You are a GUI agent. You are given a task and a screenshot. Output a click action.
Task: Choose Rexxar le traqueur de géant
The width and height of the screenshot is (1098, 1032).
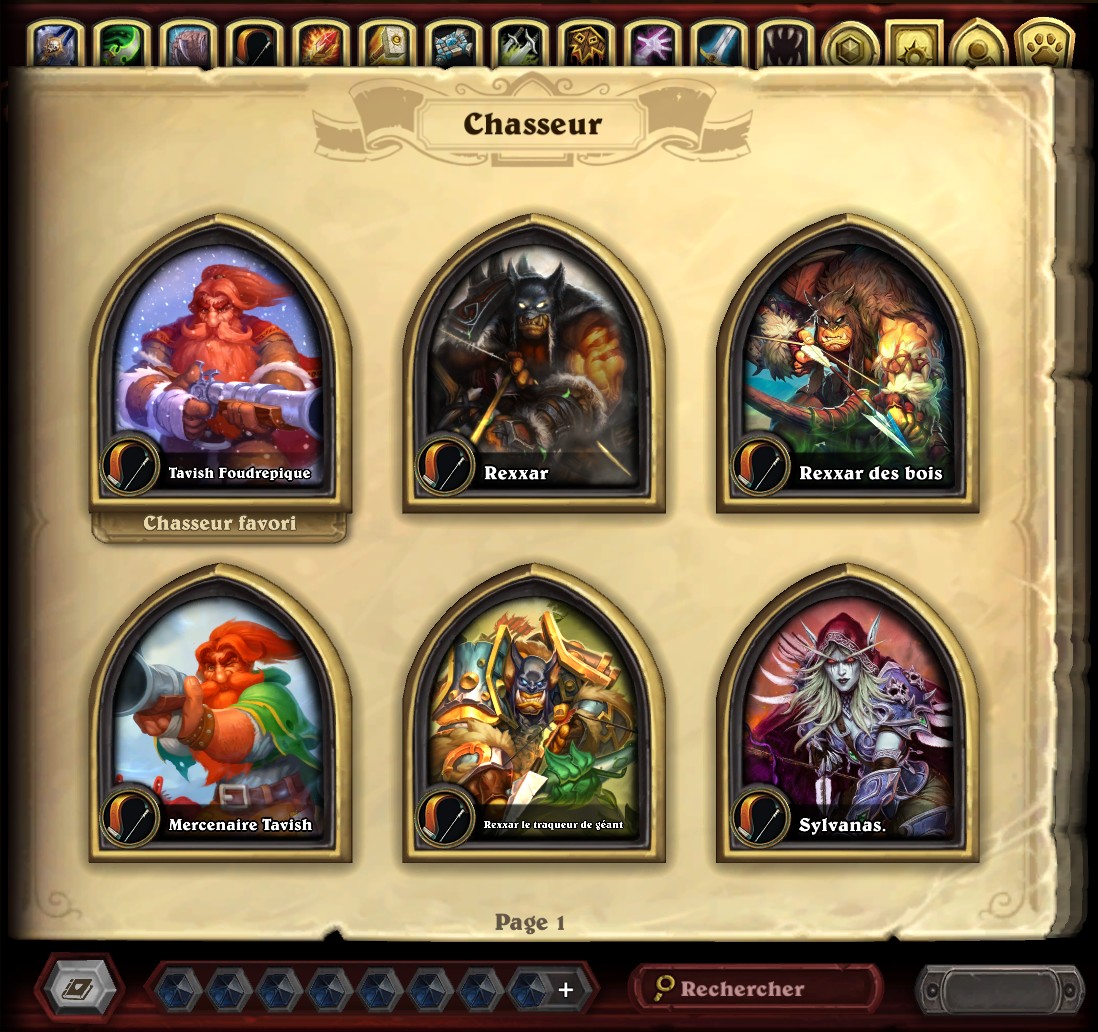pos(533,715)
